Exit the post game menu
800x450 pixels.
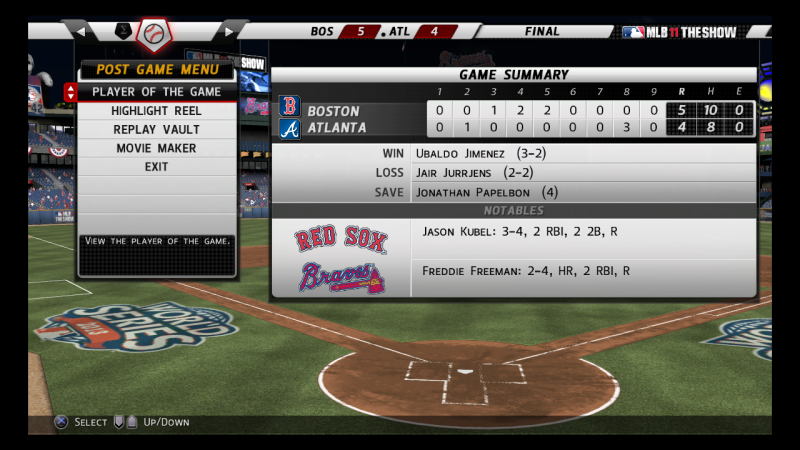[156, 167]
